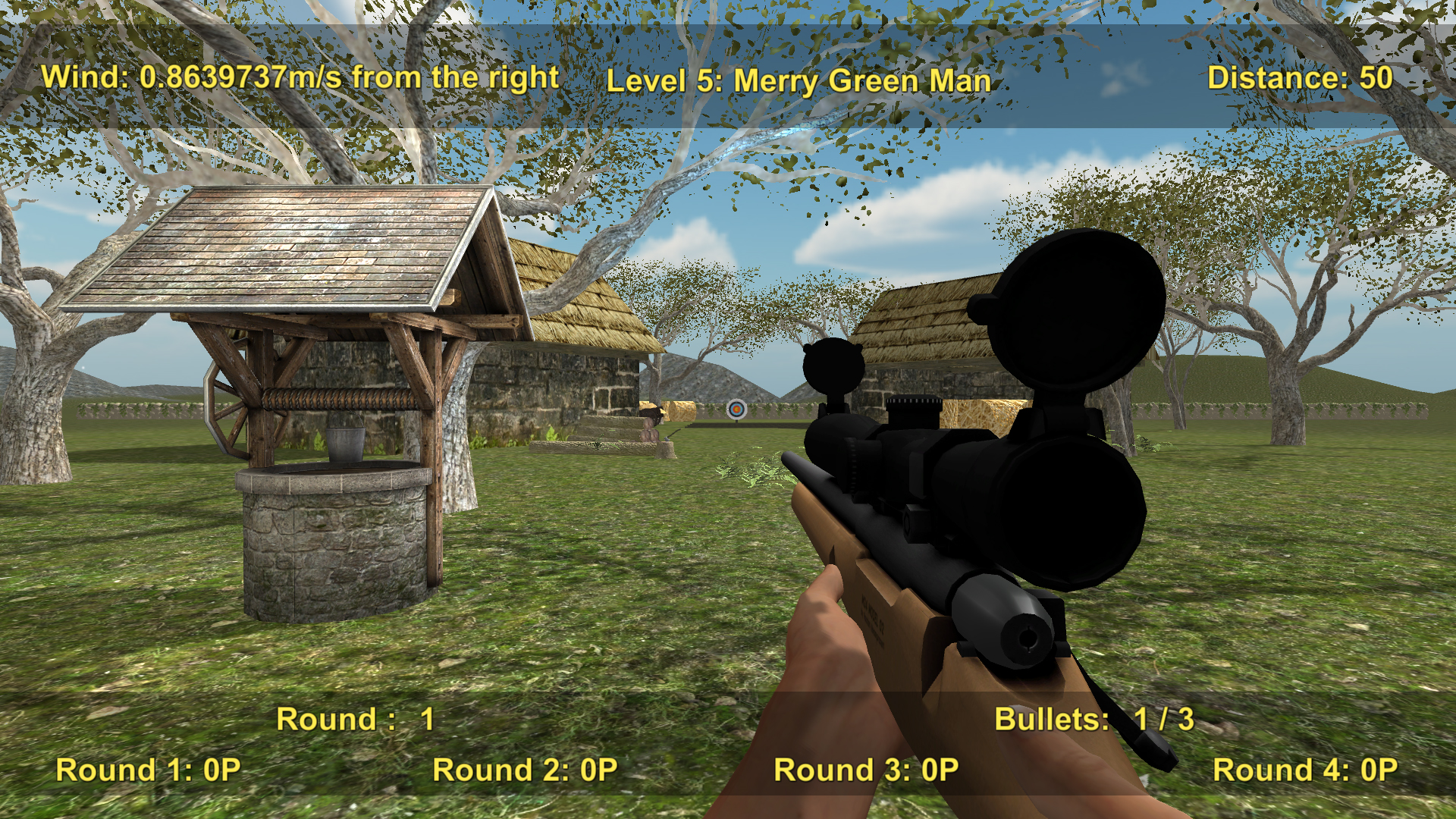Expand the top HUD info bar
Image resolution: width=1456 pixels, height=819 pixels.
tap(728, 76)
